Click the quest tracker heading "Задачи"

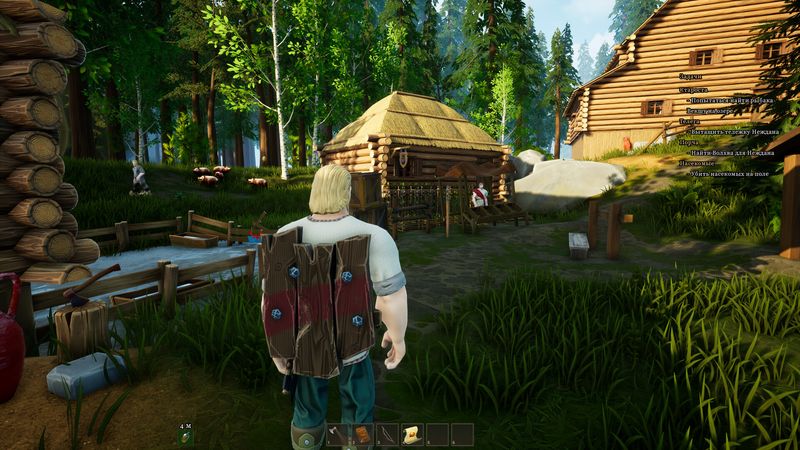(690, 76)
